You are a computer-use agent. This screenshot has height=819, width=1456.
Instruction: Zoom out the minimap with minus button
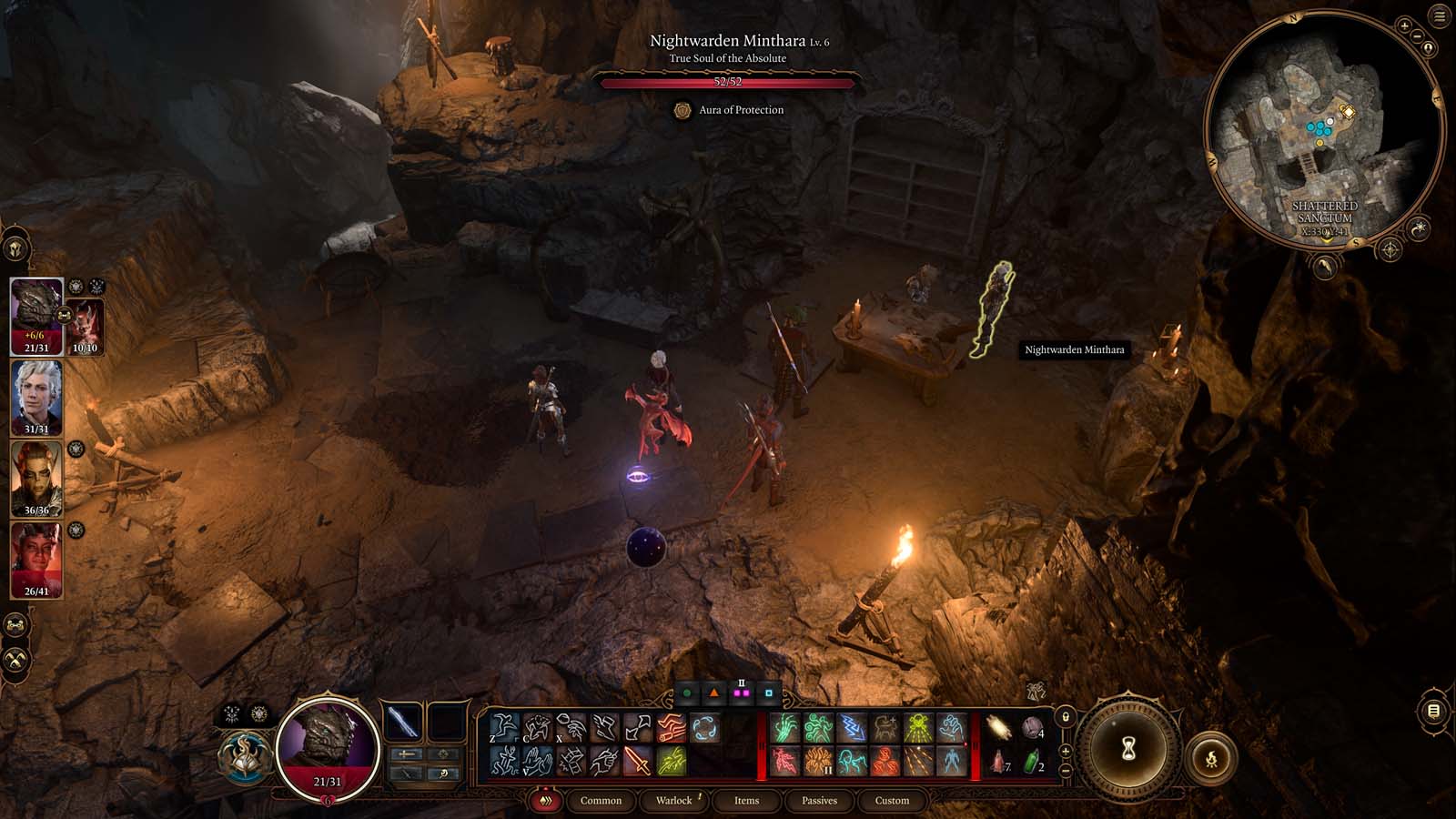tap(1418, 36)
